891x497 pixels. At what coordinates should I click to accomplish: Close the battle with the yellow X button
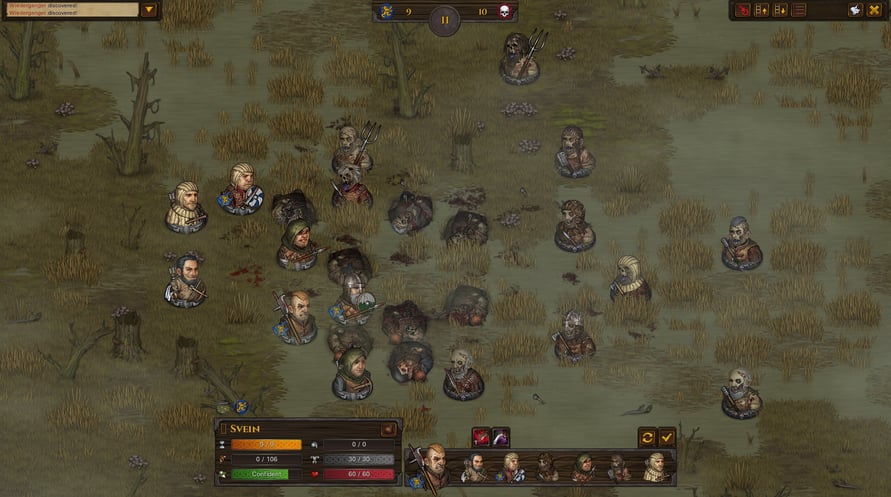[876, 10]
